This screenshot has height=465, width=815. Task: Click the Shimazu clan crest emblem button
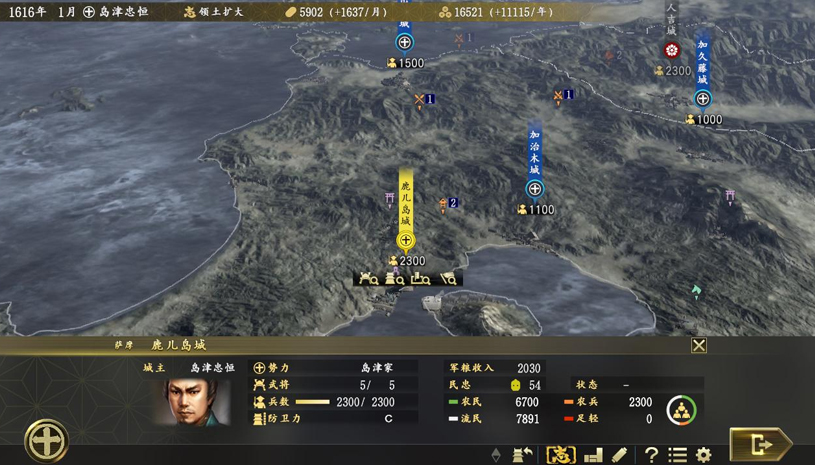pyautogui.click(x=46, y=440)
